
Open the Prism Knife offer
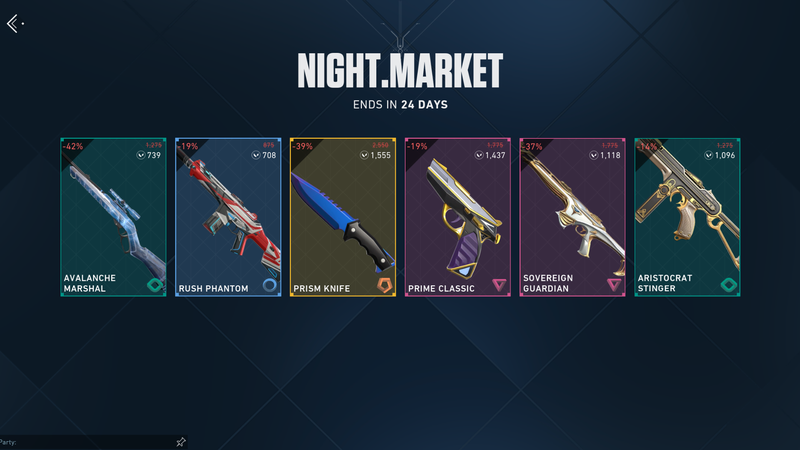click(343, 217)
